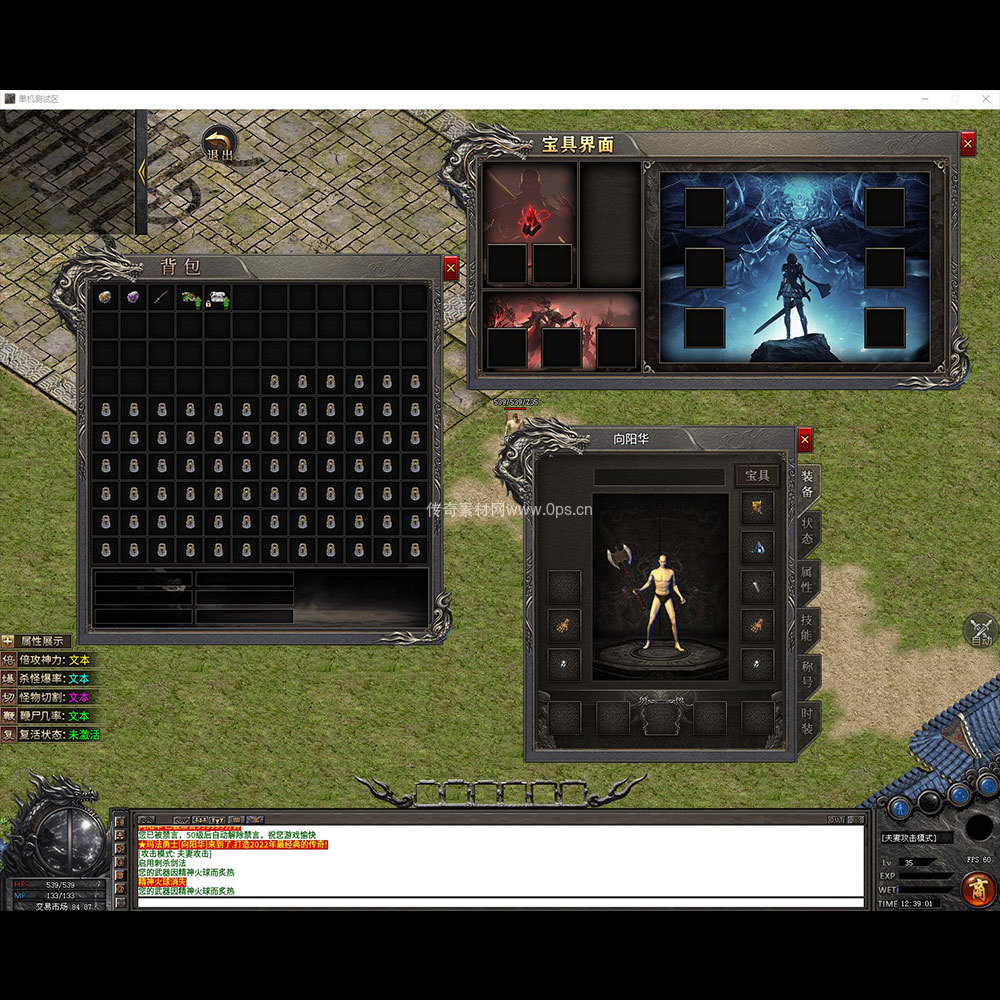
Task: Toggle the 自动 auto-combat button
Action: click(x=980, y=632)
